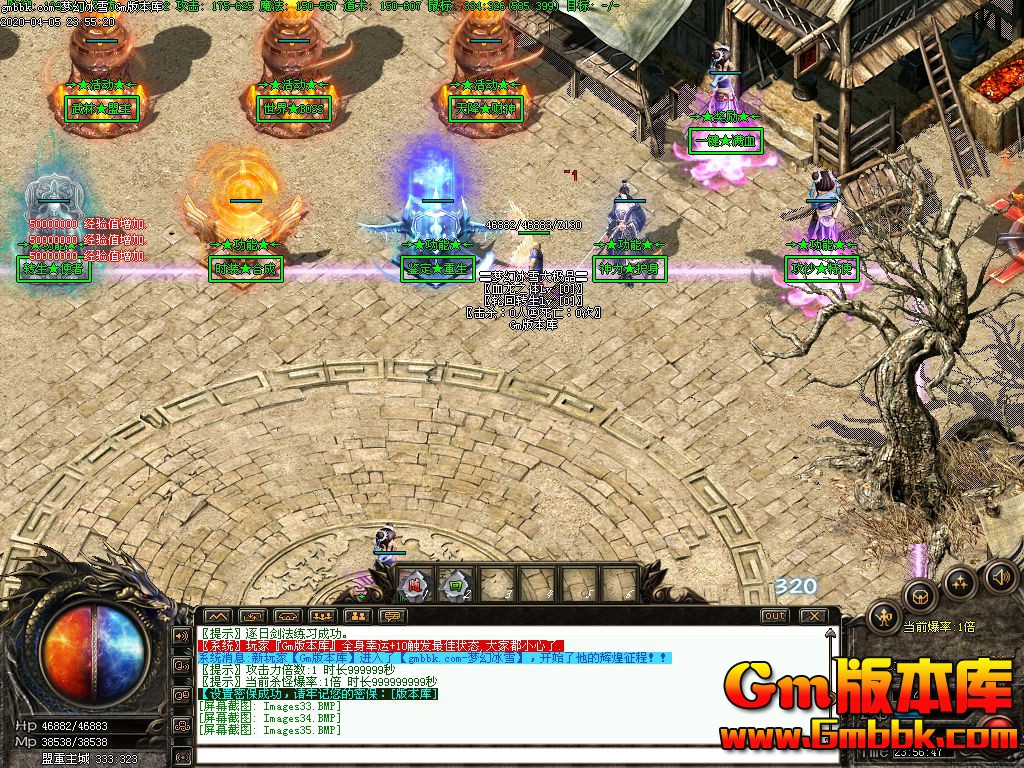
Task: Toggle the speaker icon beside the chat log
Action: [x=183, y=635]
